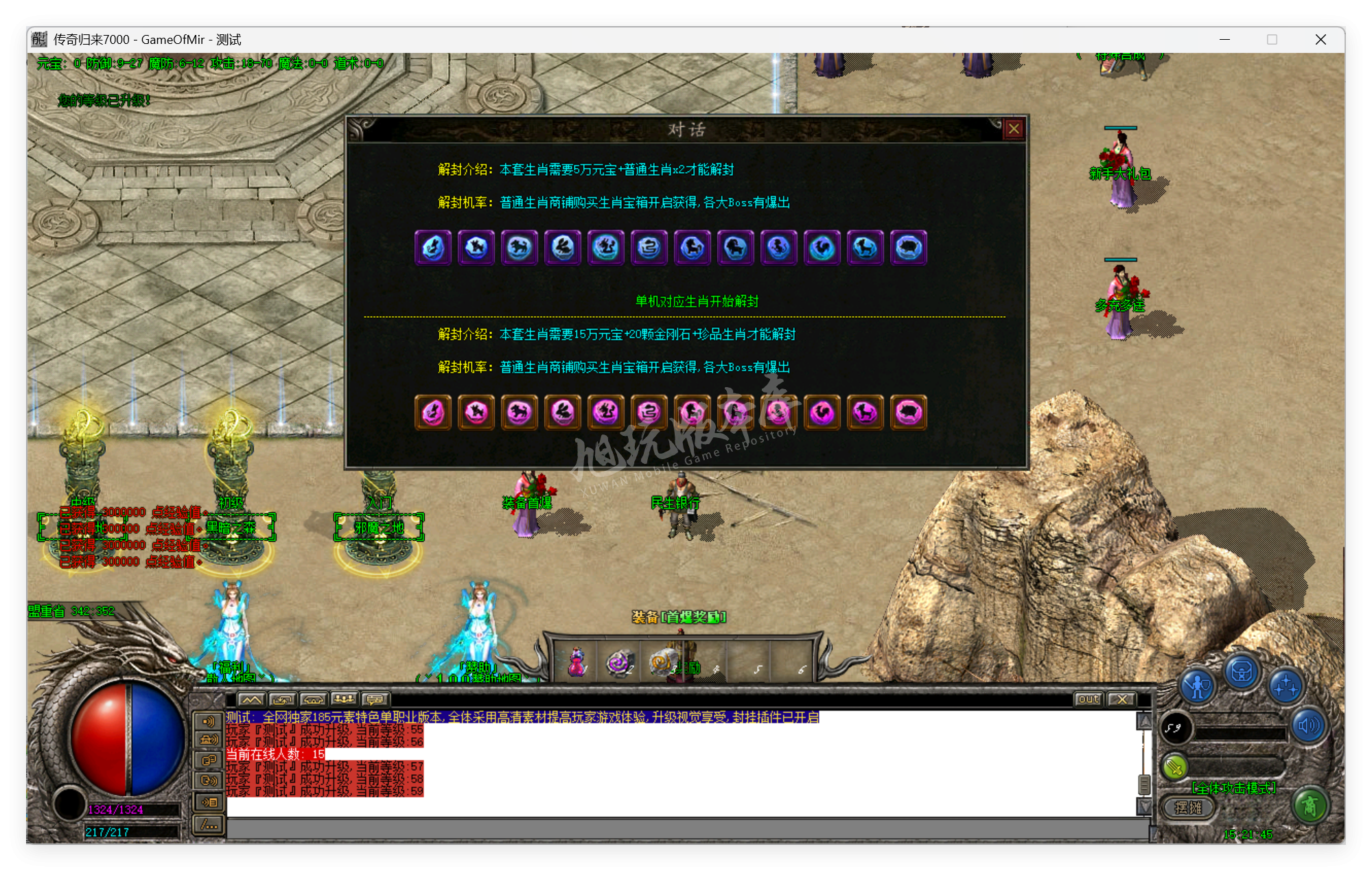This screenshot has width=1372, height=871.
Task: Open the bag inventory chest button
Action: click(1242, 673)
